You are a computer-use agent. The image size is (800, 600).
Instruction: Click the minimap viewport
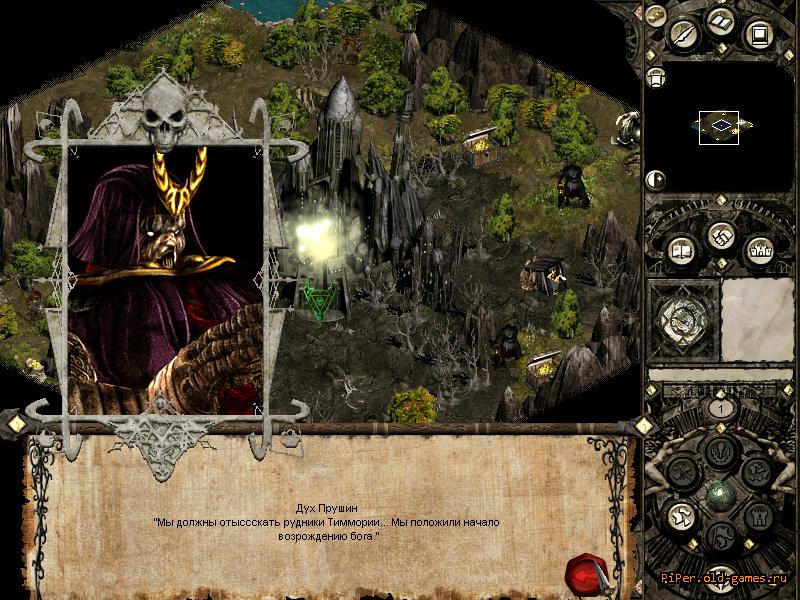point(719,125)
